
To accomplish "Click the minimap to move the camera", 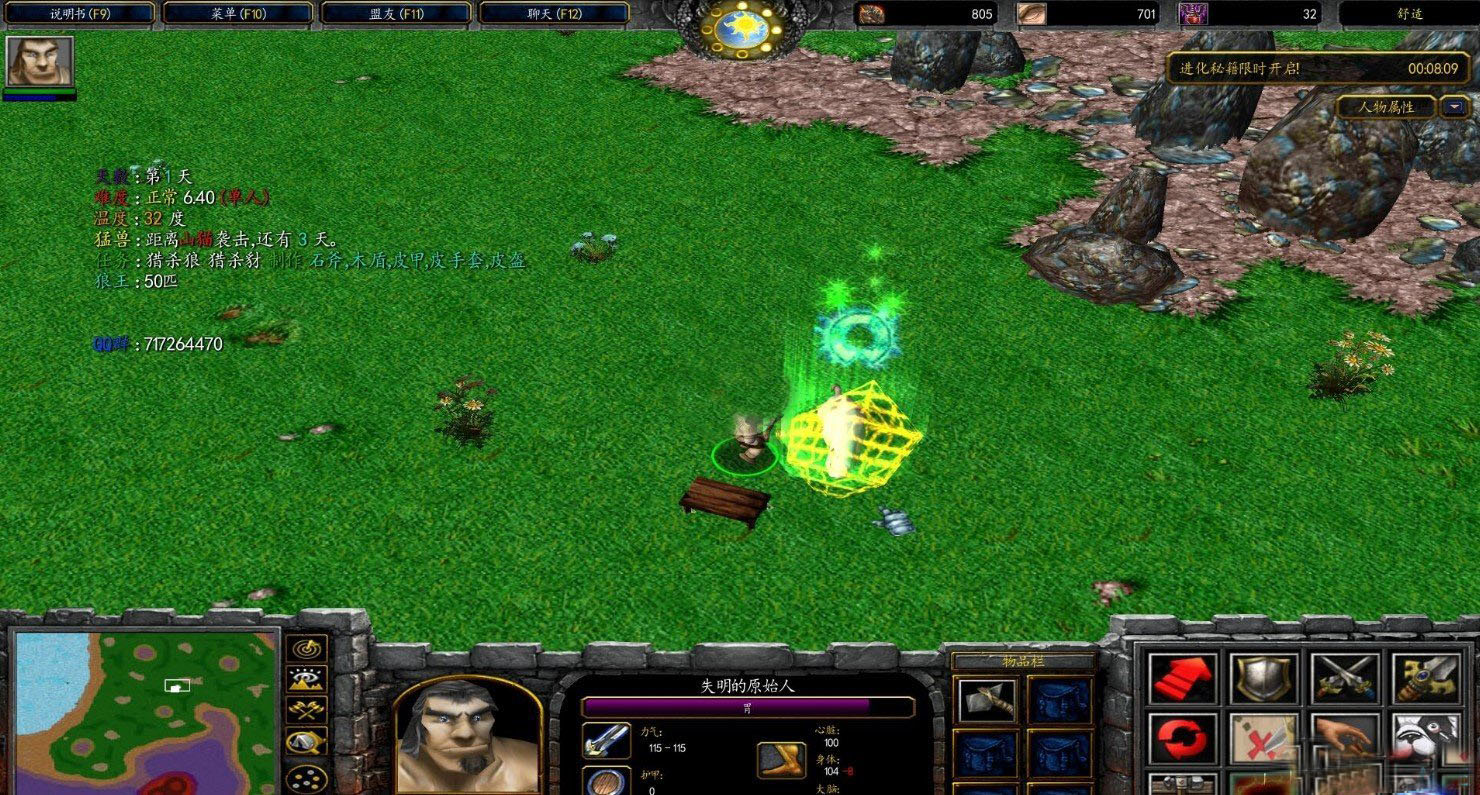I will tap(145, 710).
